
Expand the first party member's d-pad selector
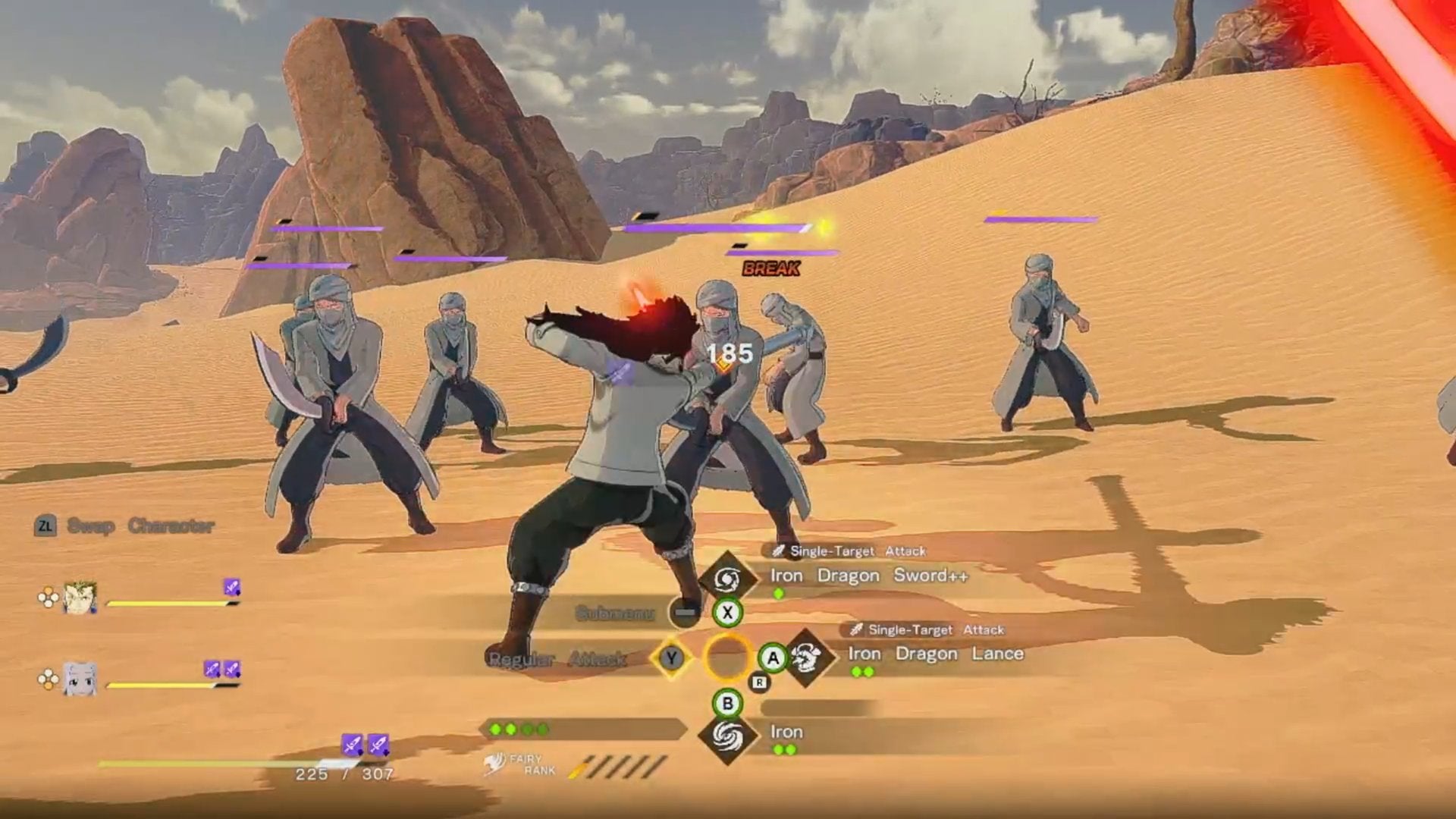click(49, 597)
